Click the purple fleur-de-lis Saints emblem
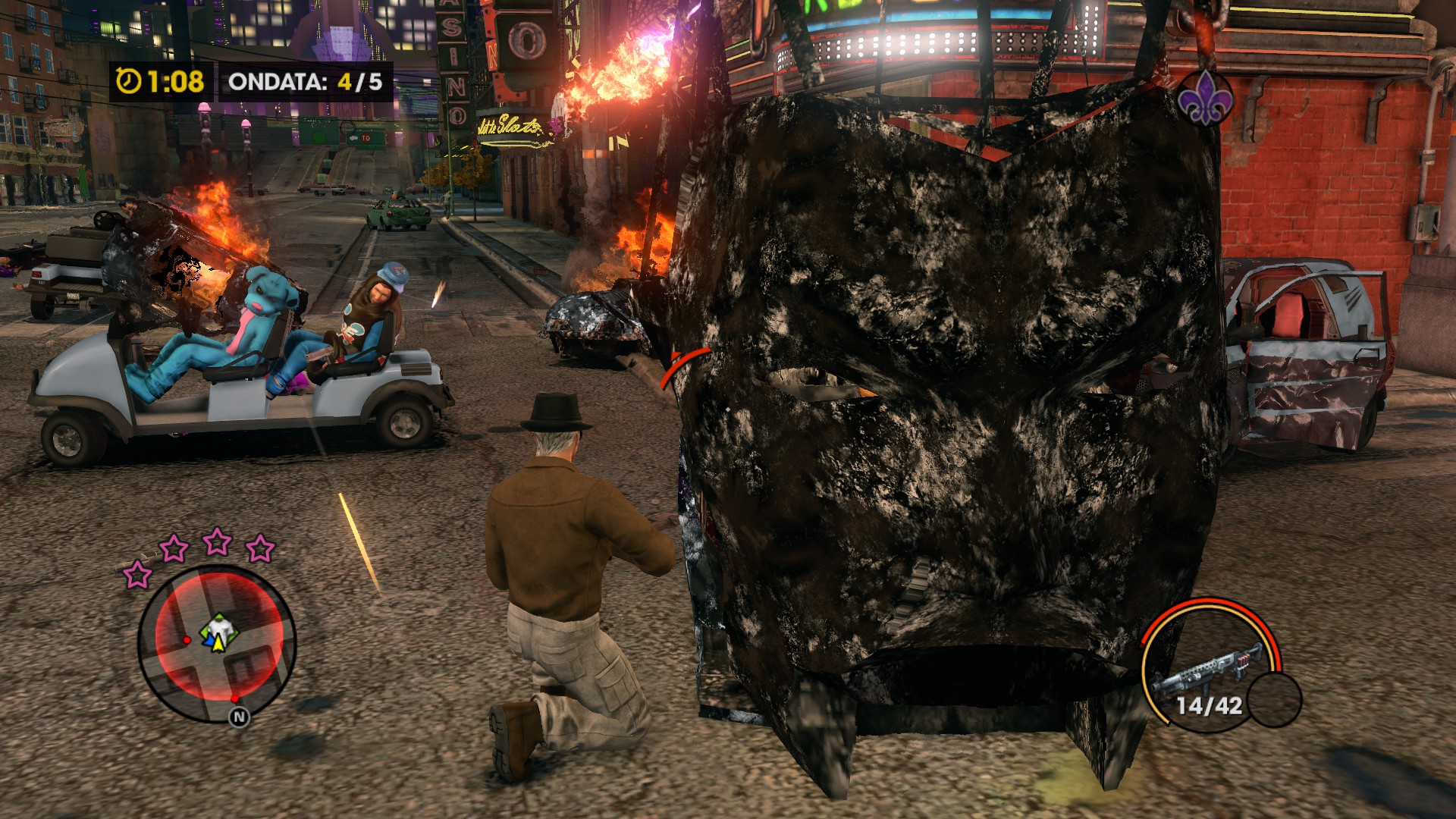This screenshot has width=1456, height=819. pyautogui.click(x=1204, y=99)
